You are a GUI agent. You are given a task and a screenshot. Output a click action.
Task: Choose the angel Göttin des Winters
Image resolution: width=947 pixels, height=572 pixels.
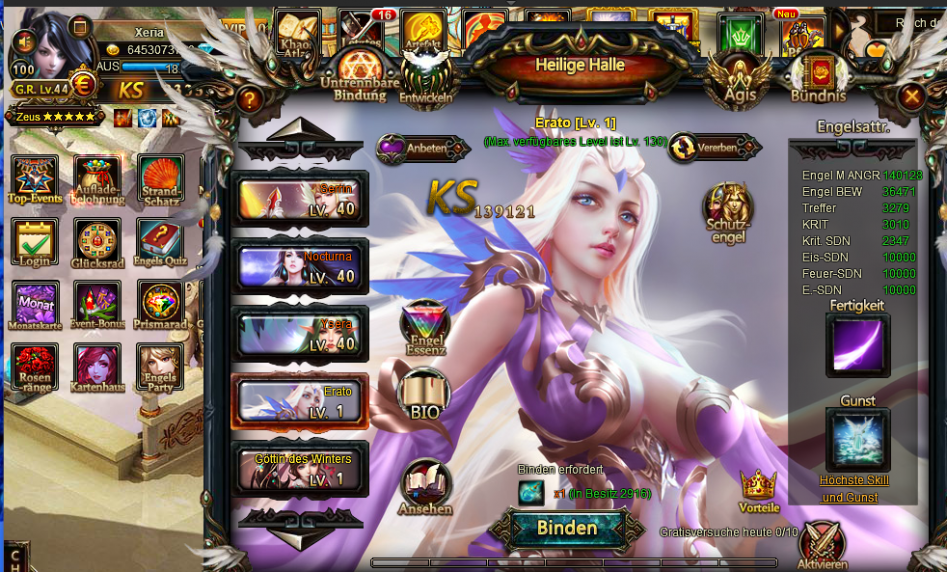300,468
